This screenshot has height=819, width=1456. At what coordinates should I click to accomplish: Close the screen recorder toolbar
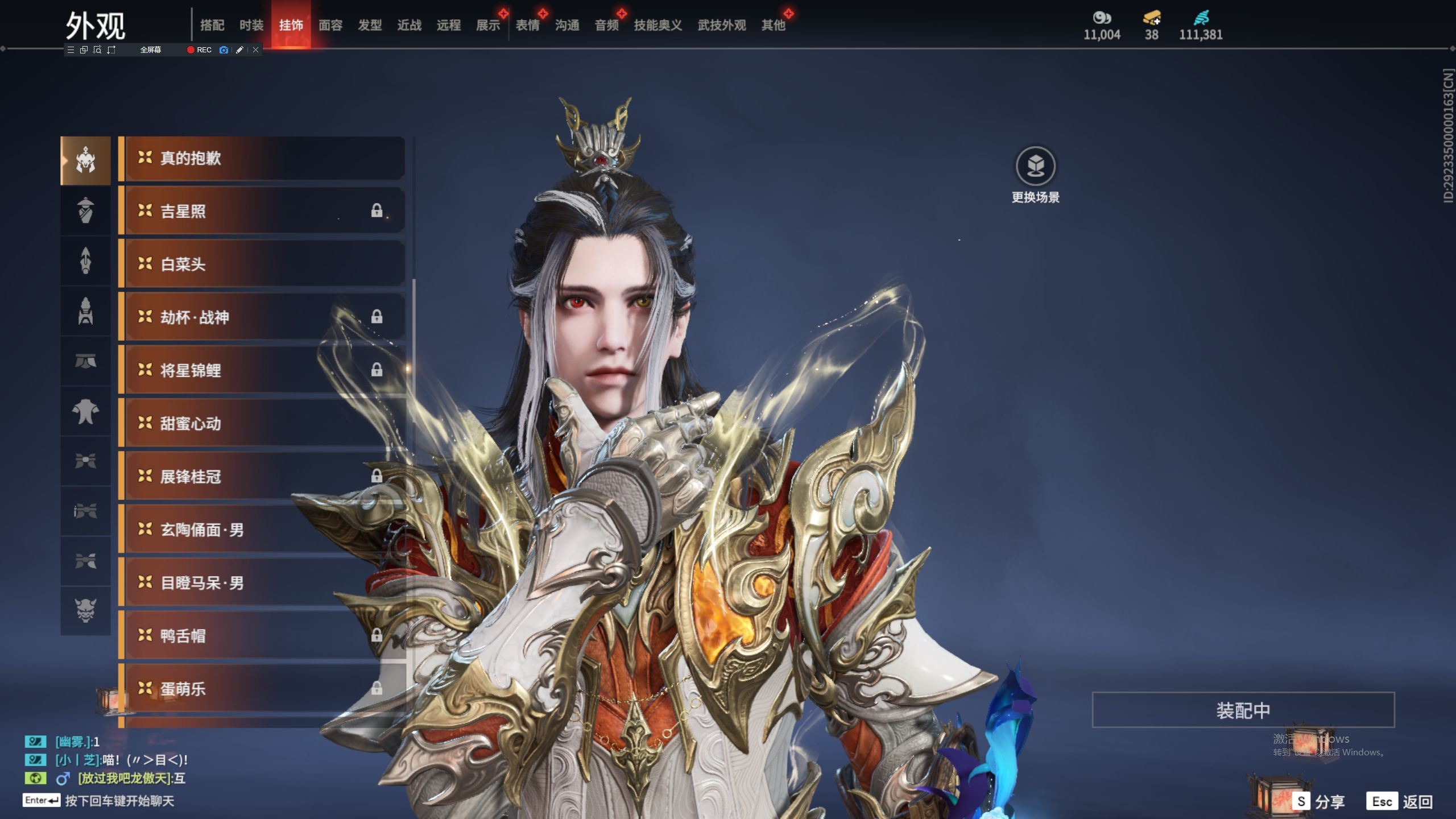[x=256, y=50]
